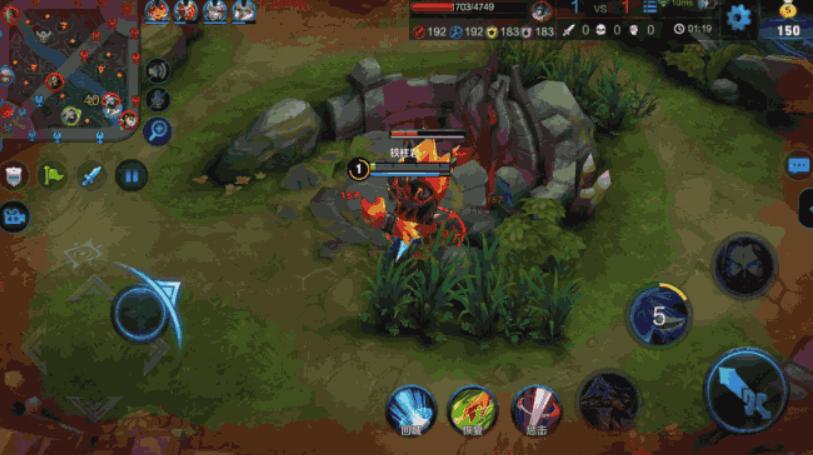
Task: Open the video camera recording button
Action: pyautogui.click(x=14, y=215)
